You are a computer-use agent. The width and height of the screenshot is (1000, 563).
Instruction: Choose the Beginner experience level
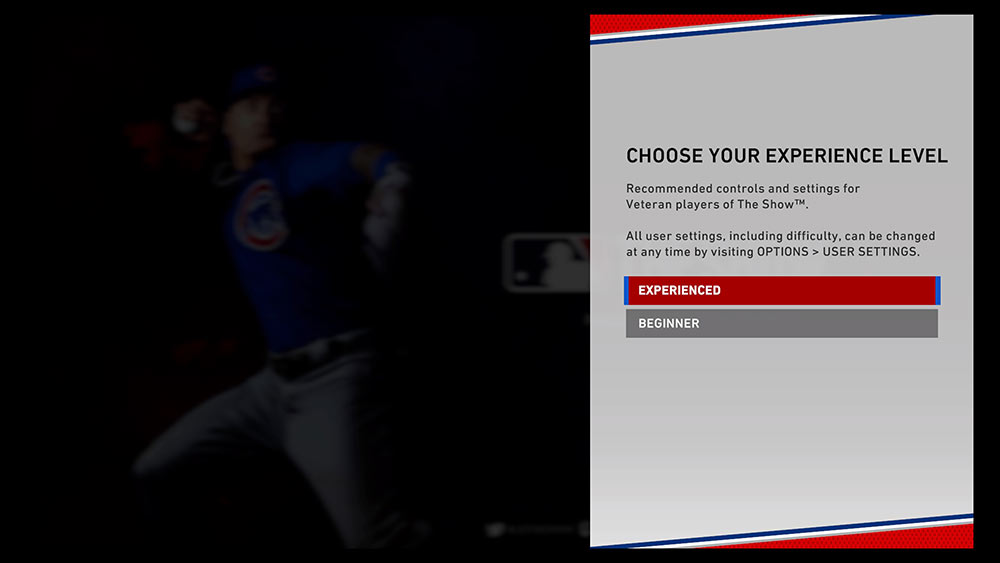click(x=781, y=323)
